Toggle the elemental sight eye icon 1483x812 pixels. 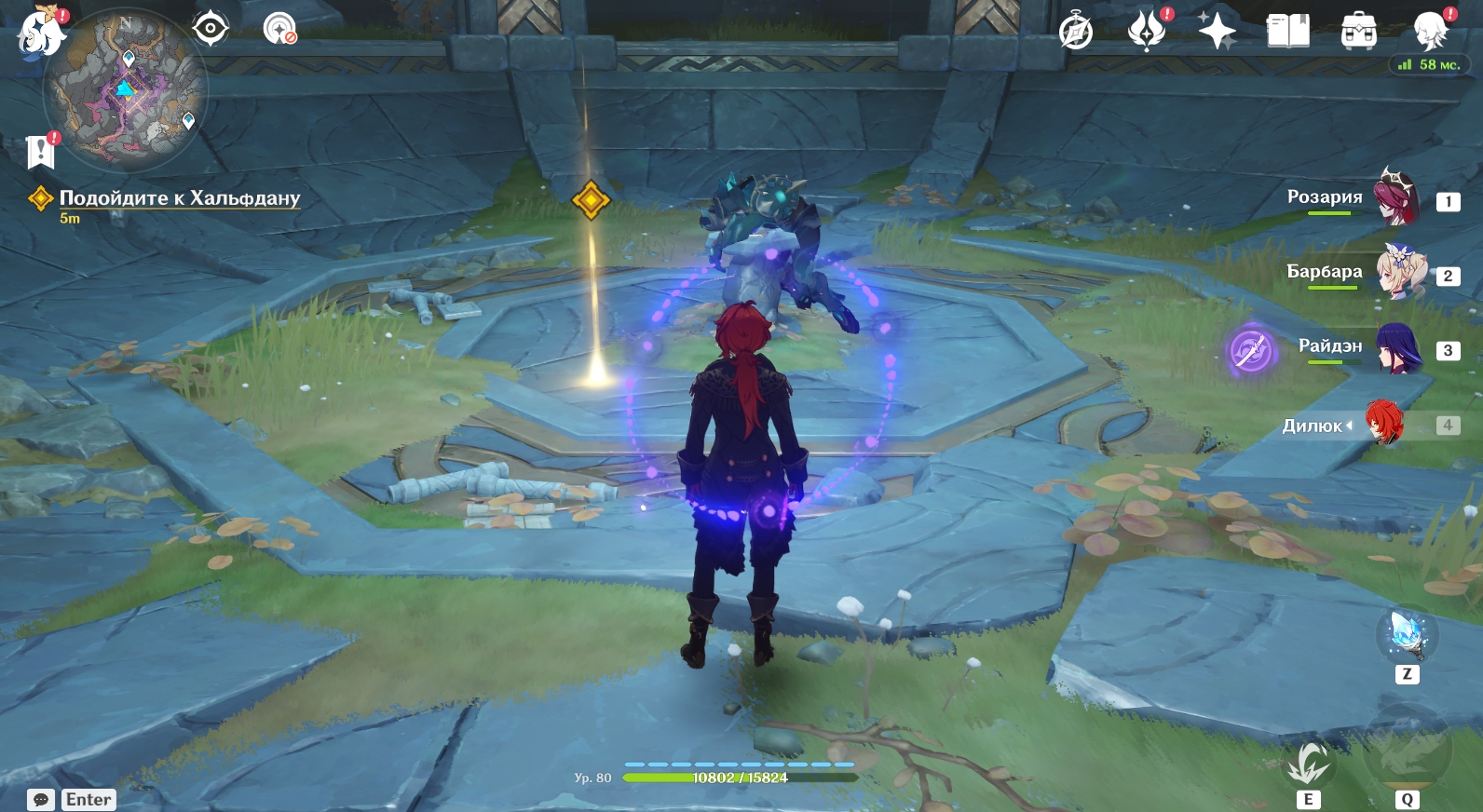pos(211,29)
